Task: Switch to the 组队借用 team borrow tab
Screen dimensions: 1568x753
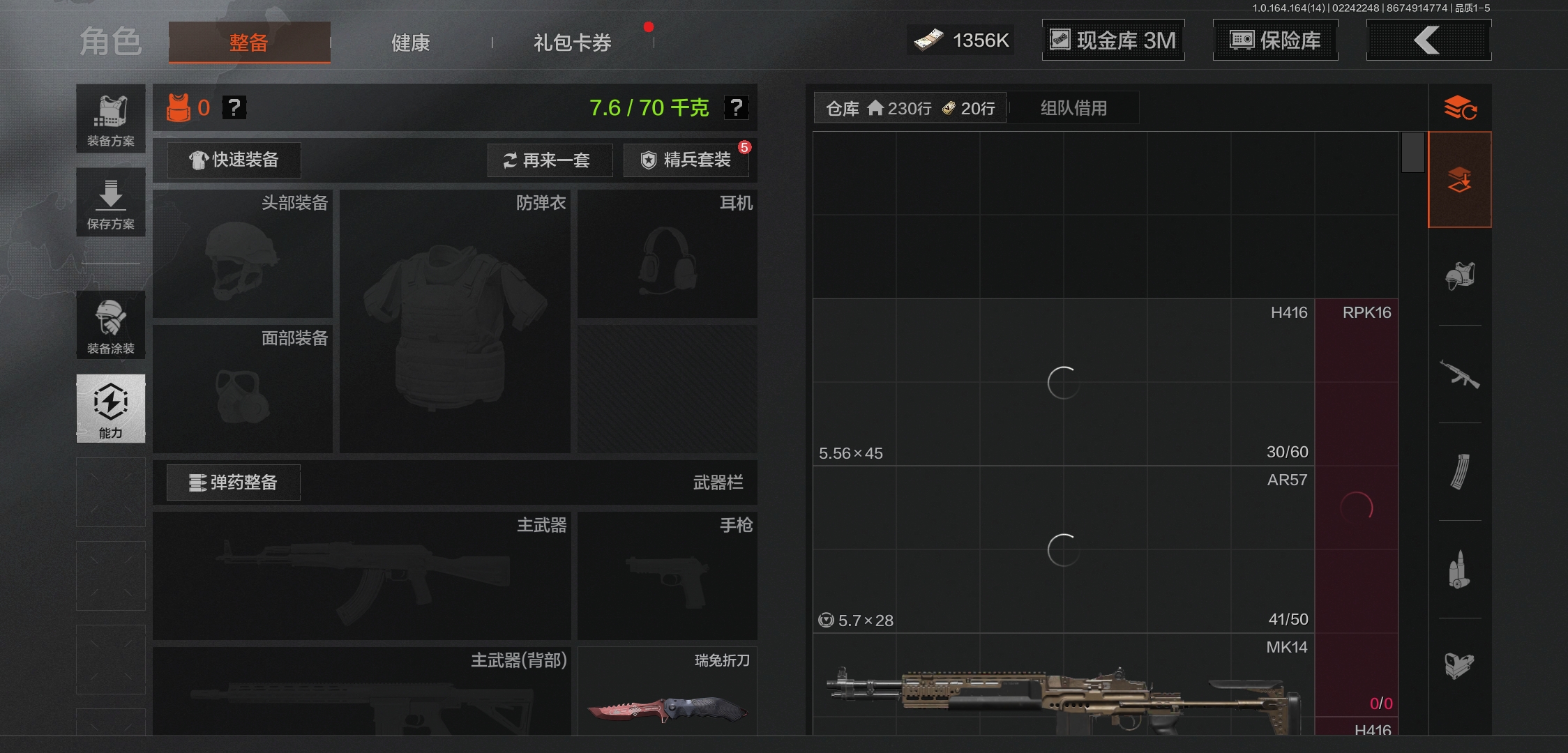Action: click(1073, 107)
